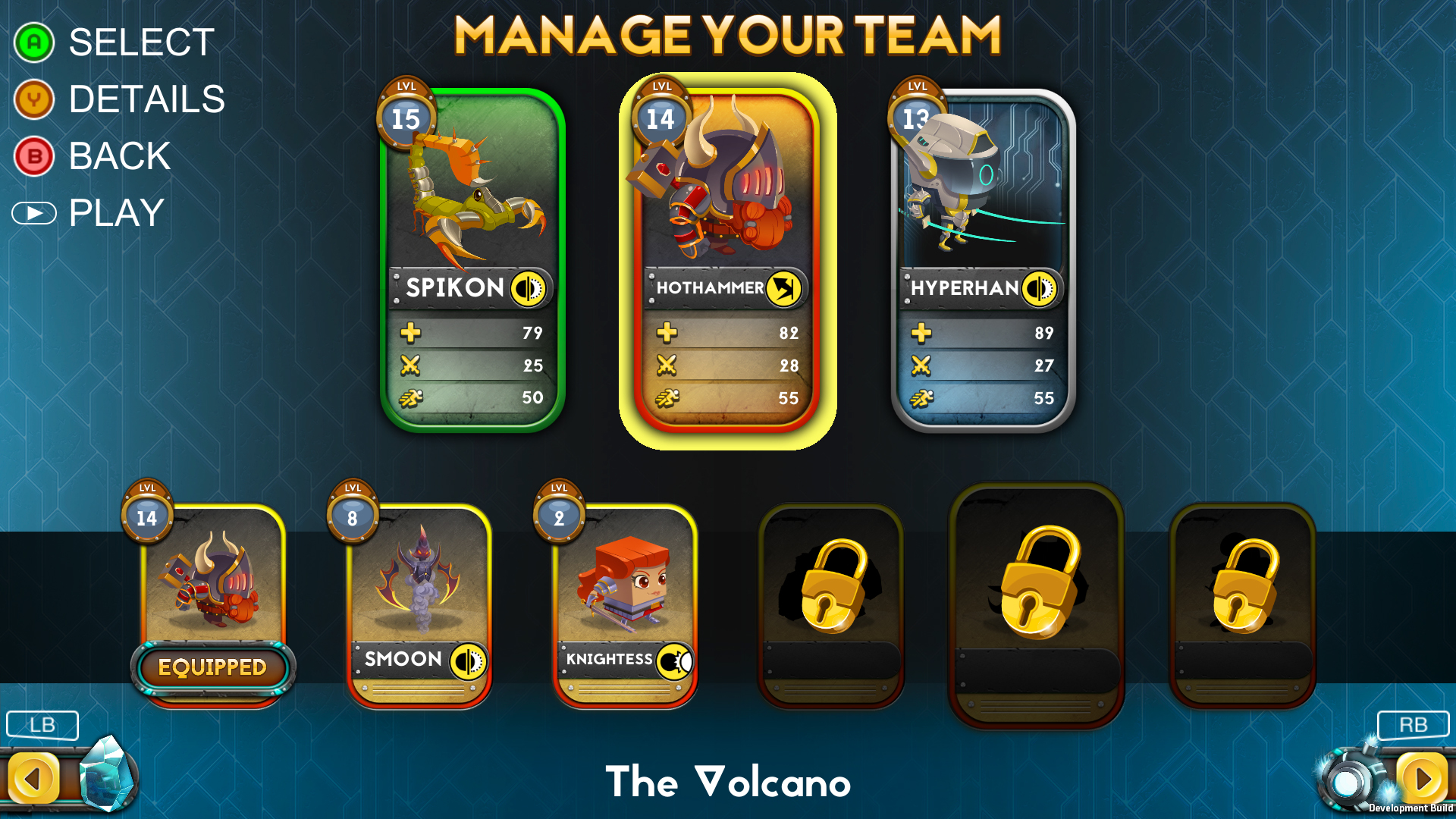Click the crossed-swords attack icon on Hothammer's card
The width and height of the screenshot is (1456, 819).
point(665,365)
